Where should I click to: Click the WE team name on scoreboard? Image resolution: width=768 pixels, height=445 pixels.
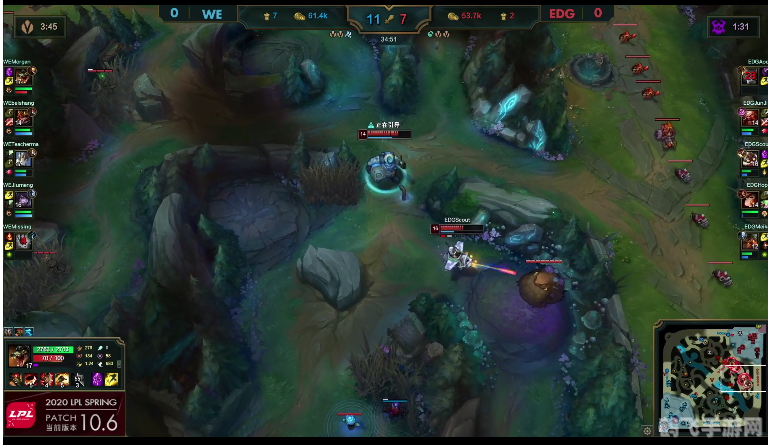[212, 14]
